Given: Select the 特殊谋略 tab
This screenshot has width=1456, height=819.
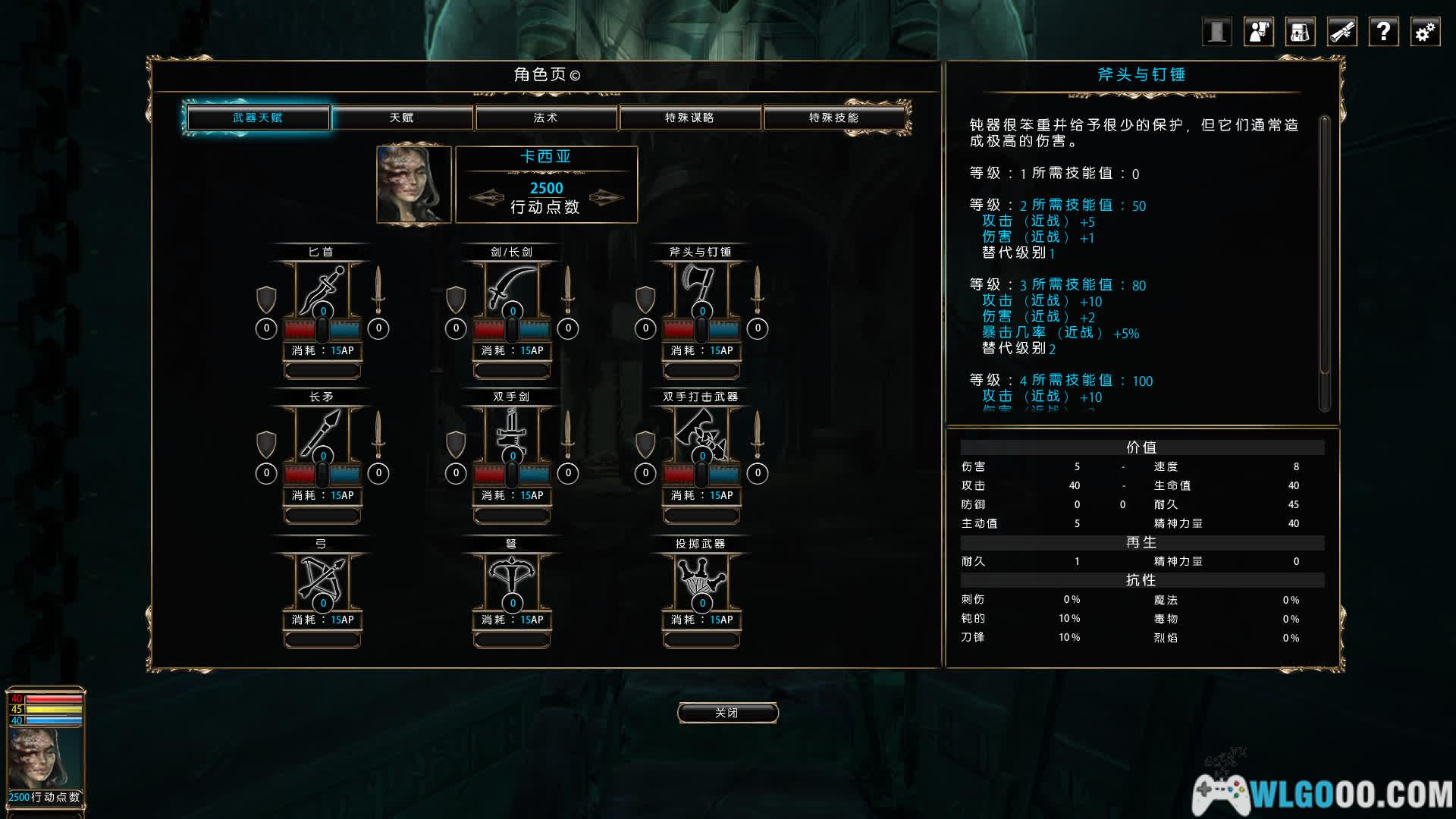Looking at the screenshot, I should [689, 118].
